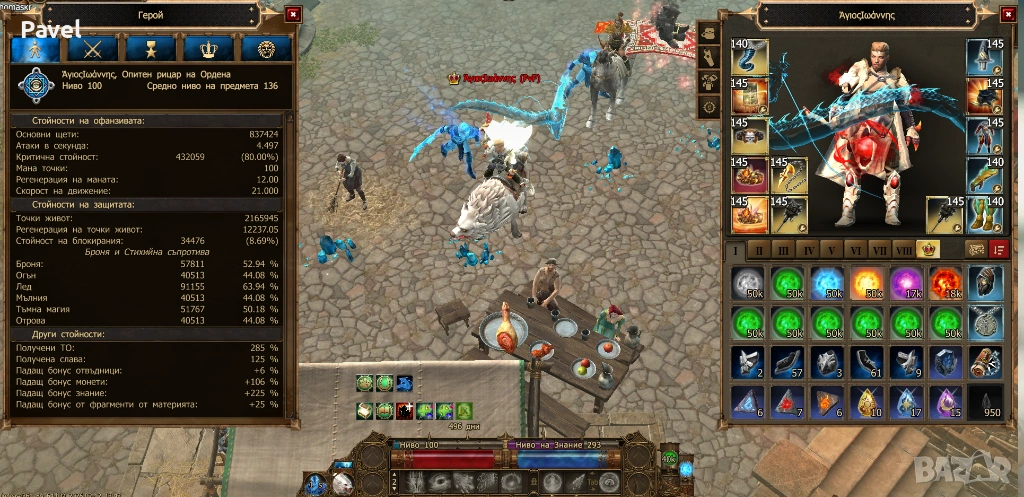This screenshot has height=497, width=1024.
Task: Close the inventory window
Action: pos(1005,14)
